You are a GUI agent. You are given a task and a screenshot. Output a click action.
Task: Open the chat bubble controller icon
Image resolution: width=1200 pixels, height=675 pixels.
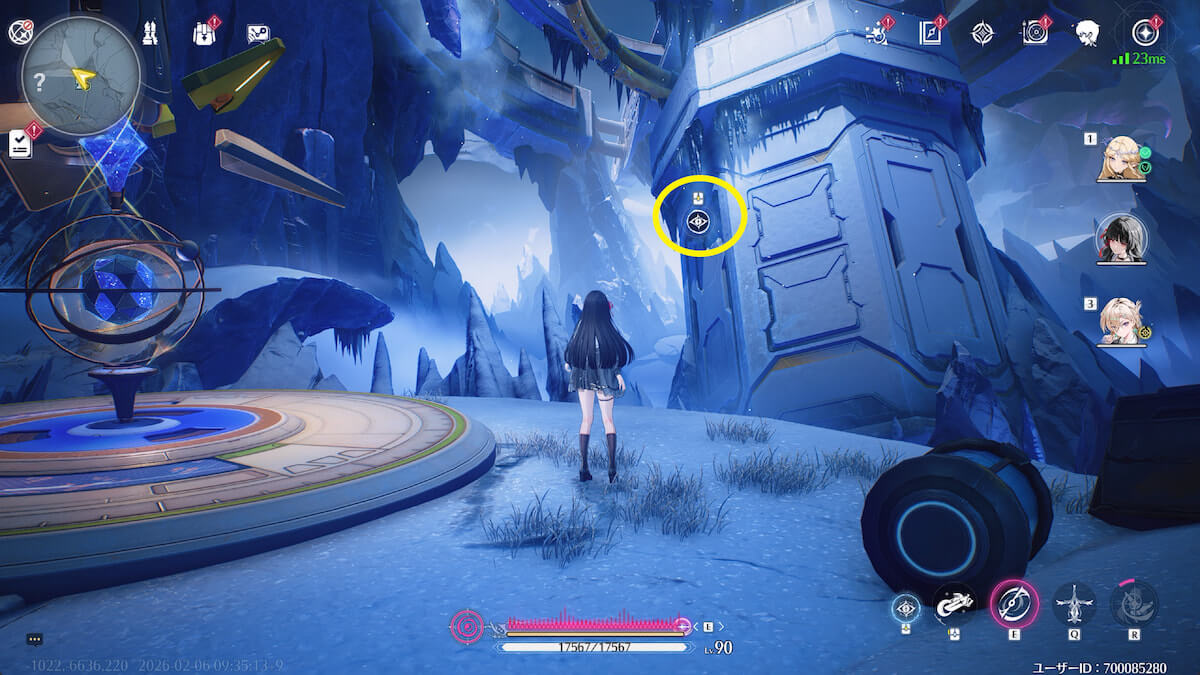click(x=258, y=34)
